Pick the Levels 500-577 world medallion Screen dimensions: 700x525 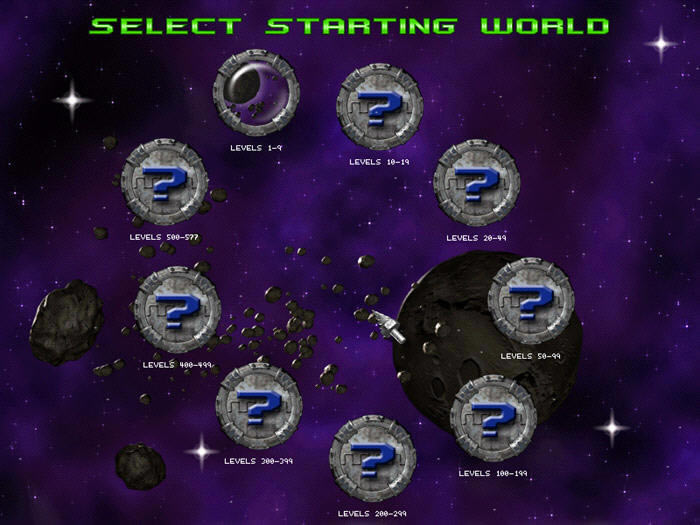coord(164,182)
